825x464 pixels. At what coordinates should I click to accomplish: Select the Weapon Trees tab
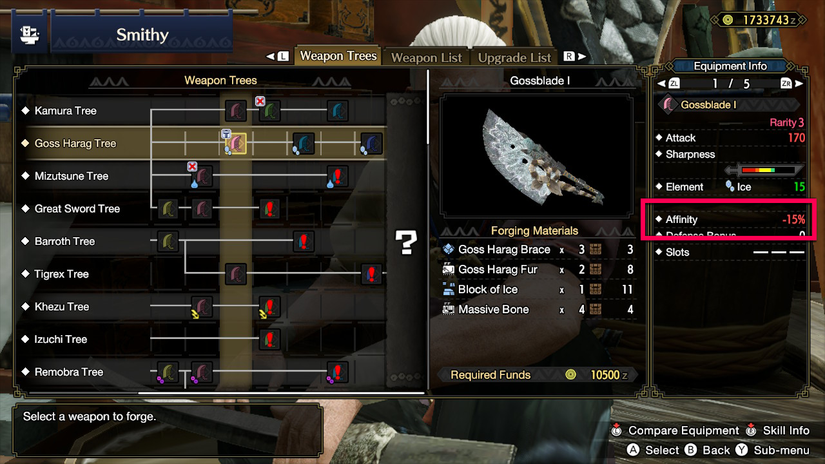(x=338, y=56)
